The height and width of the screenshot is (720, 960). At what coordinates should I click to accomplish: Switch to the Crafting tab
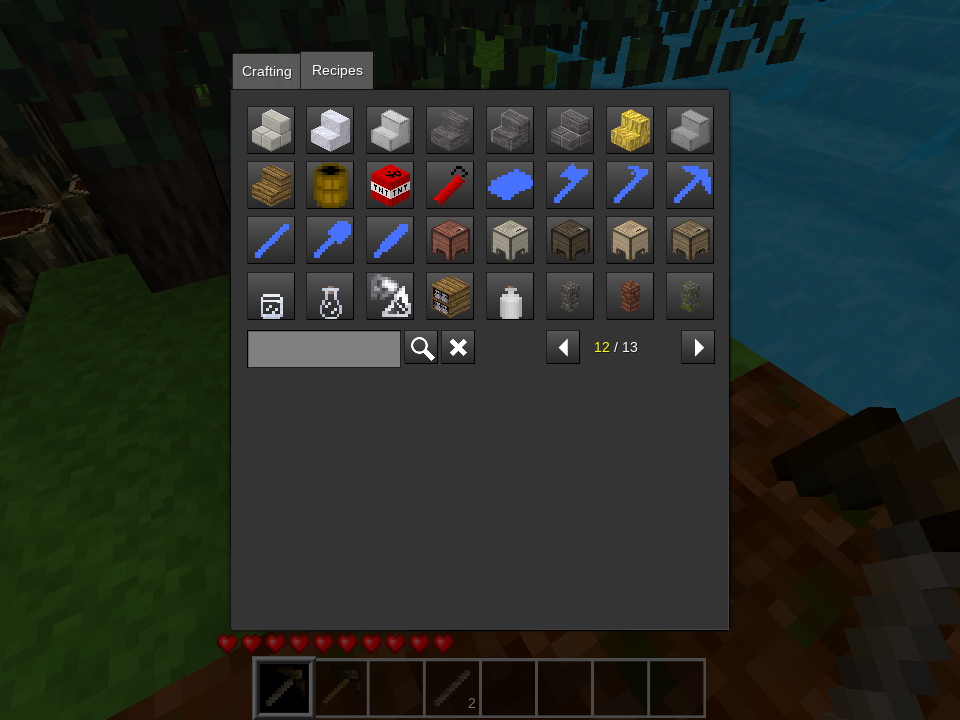[x=266, y=72]
